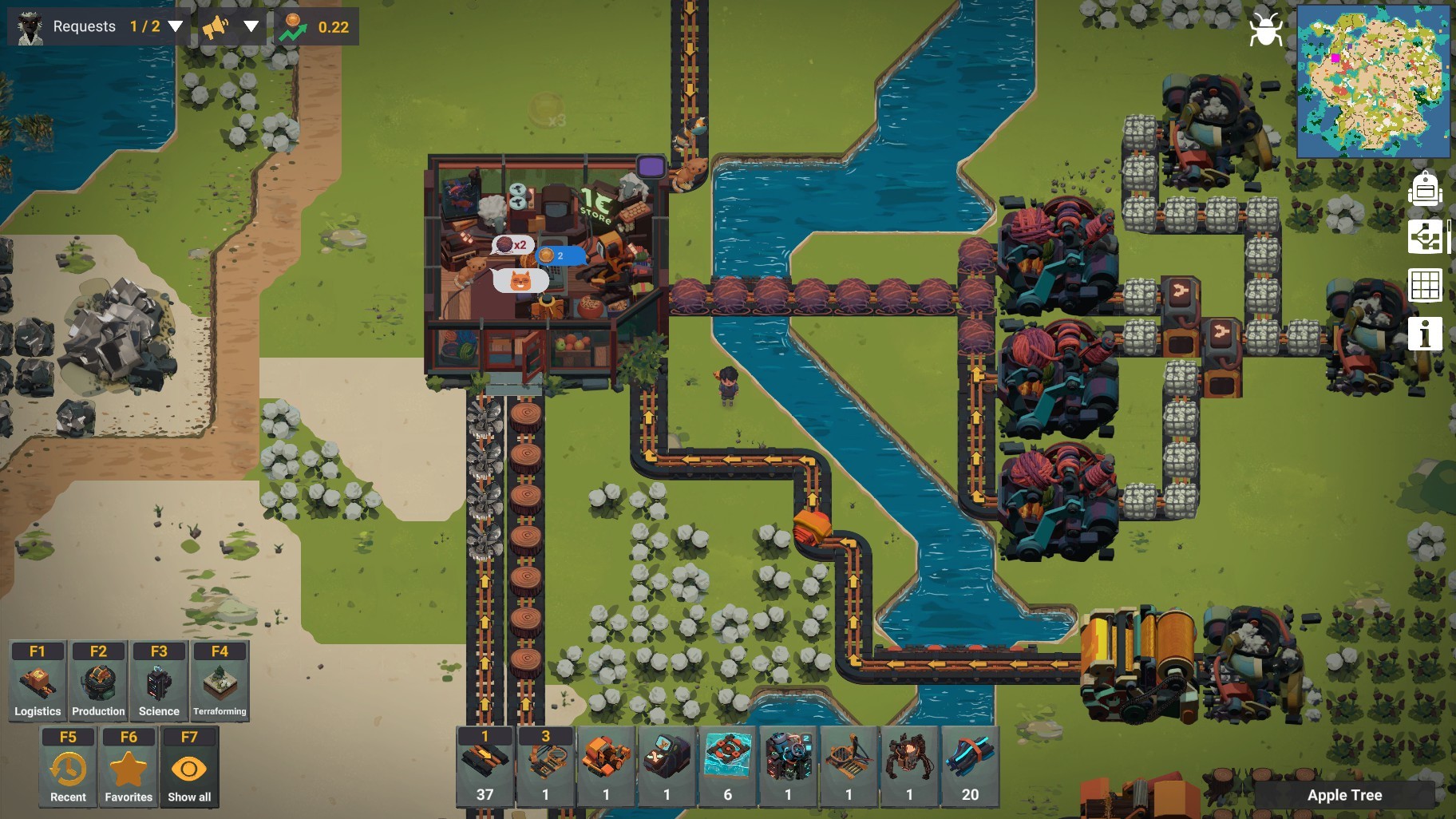This screenshot has width=1456, height=819.
Task: Click the bug report icon
Action: pyautogui.click(x=1266, y=30)
